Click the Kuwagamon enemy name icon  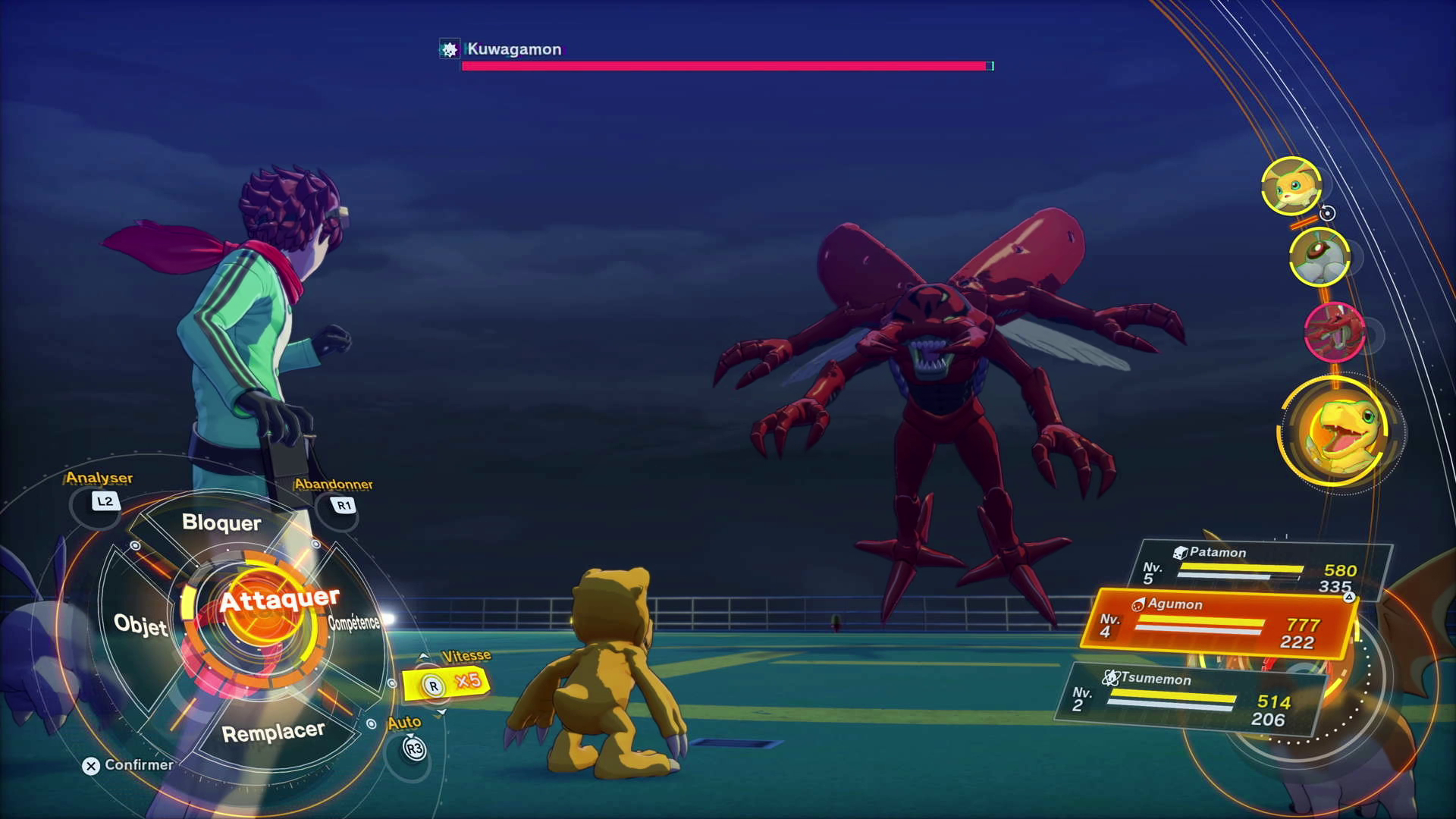(x=450, y=50)
